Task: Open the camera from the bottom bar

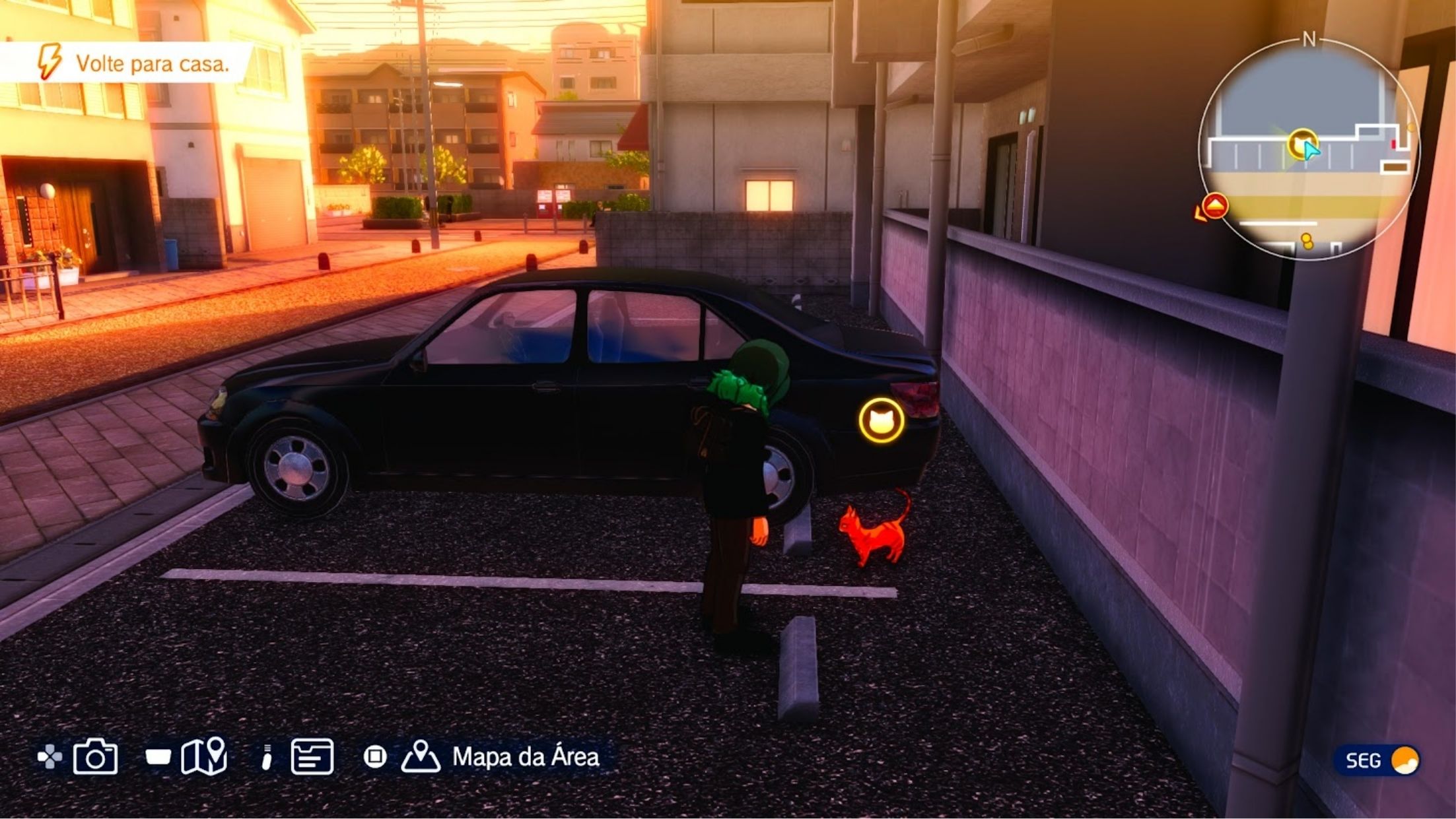Action: tap(95, 756)
